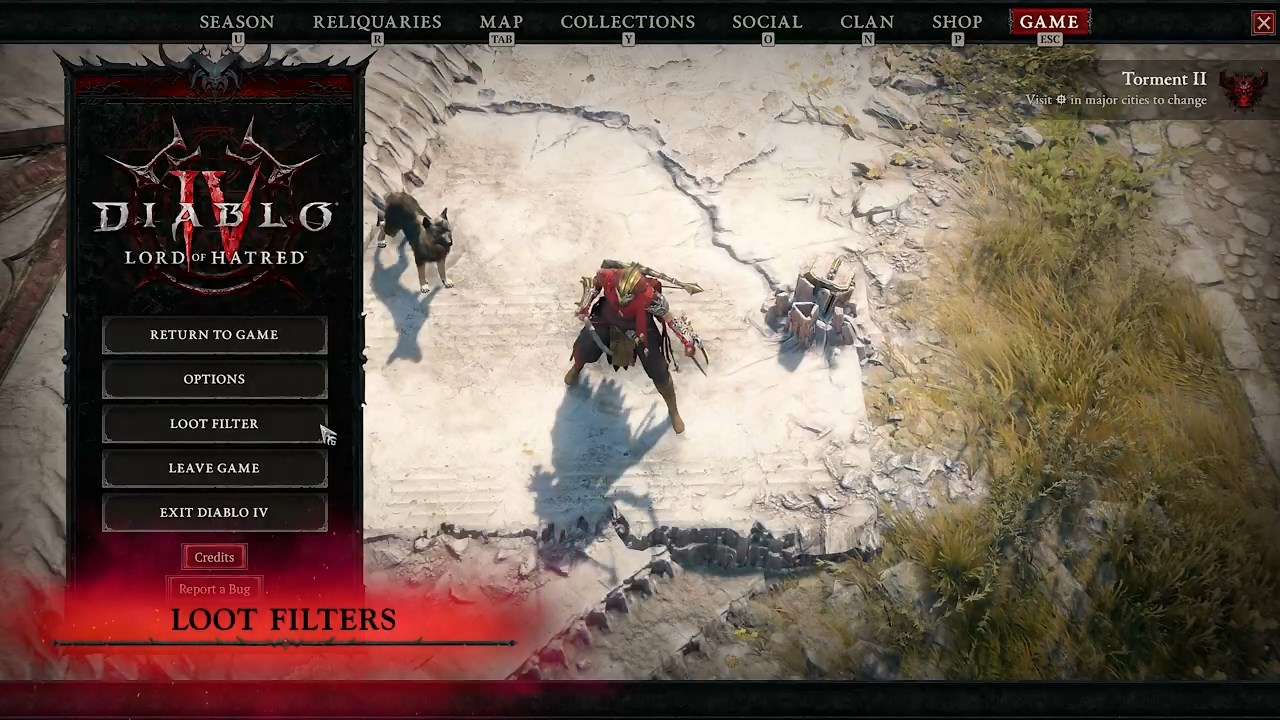Show the Credits
Viewport: 1280px width, 720px height.
(x=214, y=557)
